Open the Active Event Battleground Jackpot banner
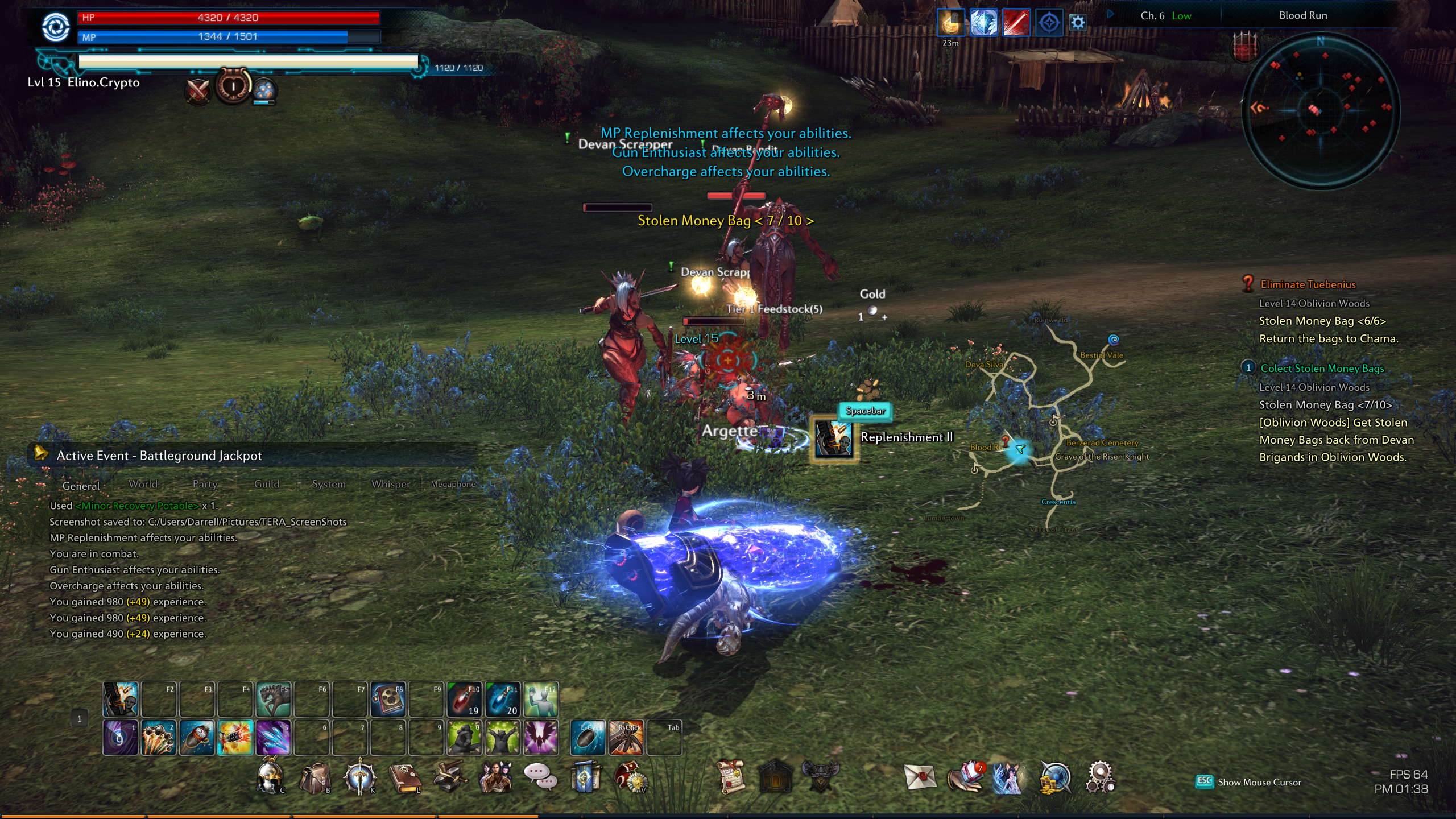 pos(159,456)
